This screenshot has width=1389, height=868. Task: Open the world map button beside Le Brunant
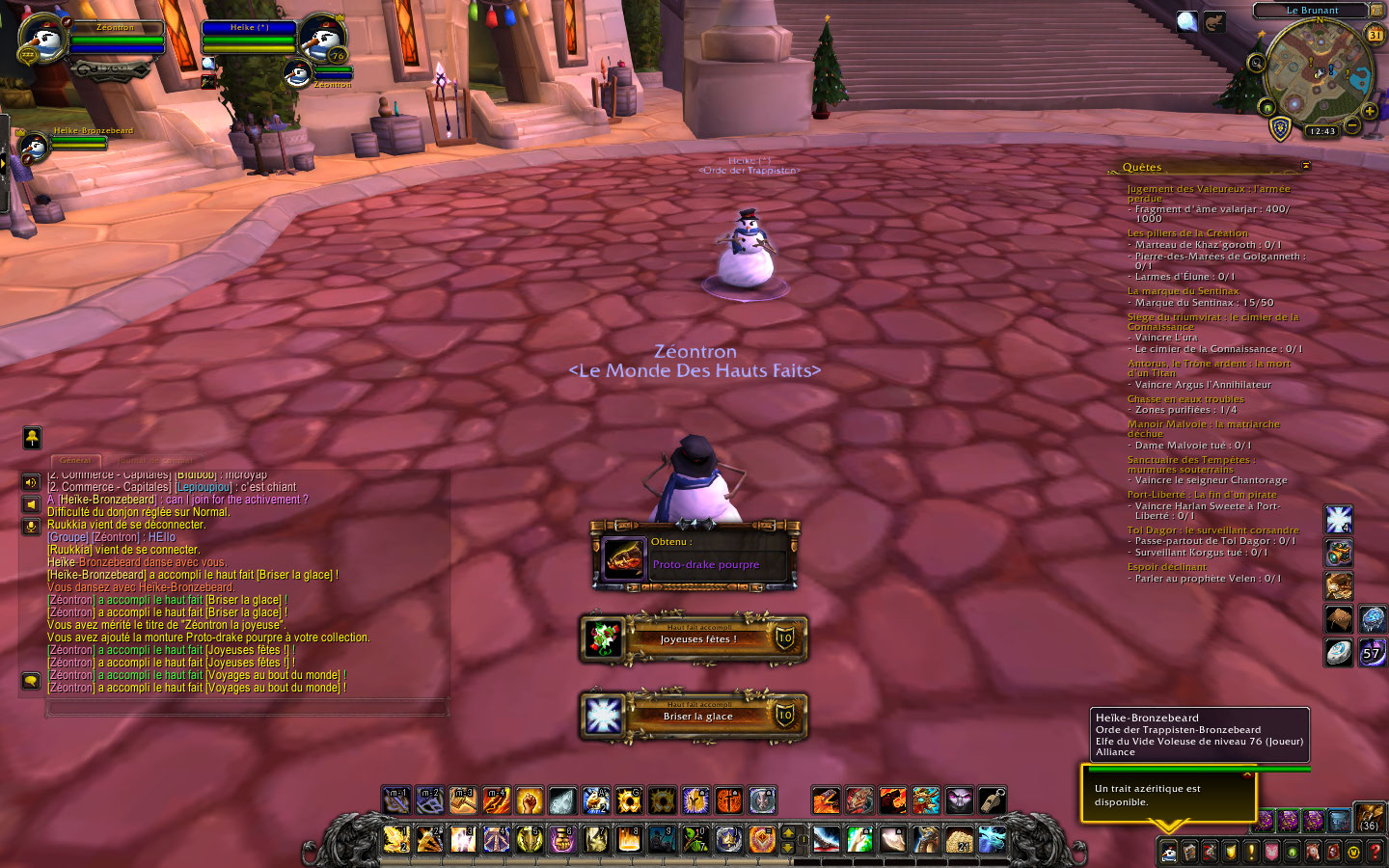pyautogui.click(x=1376, y=10)
